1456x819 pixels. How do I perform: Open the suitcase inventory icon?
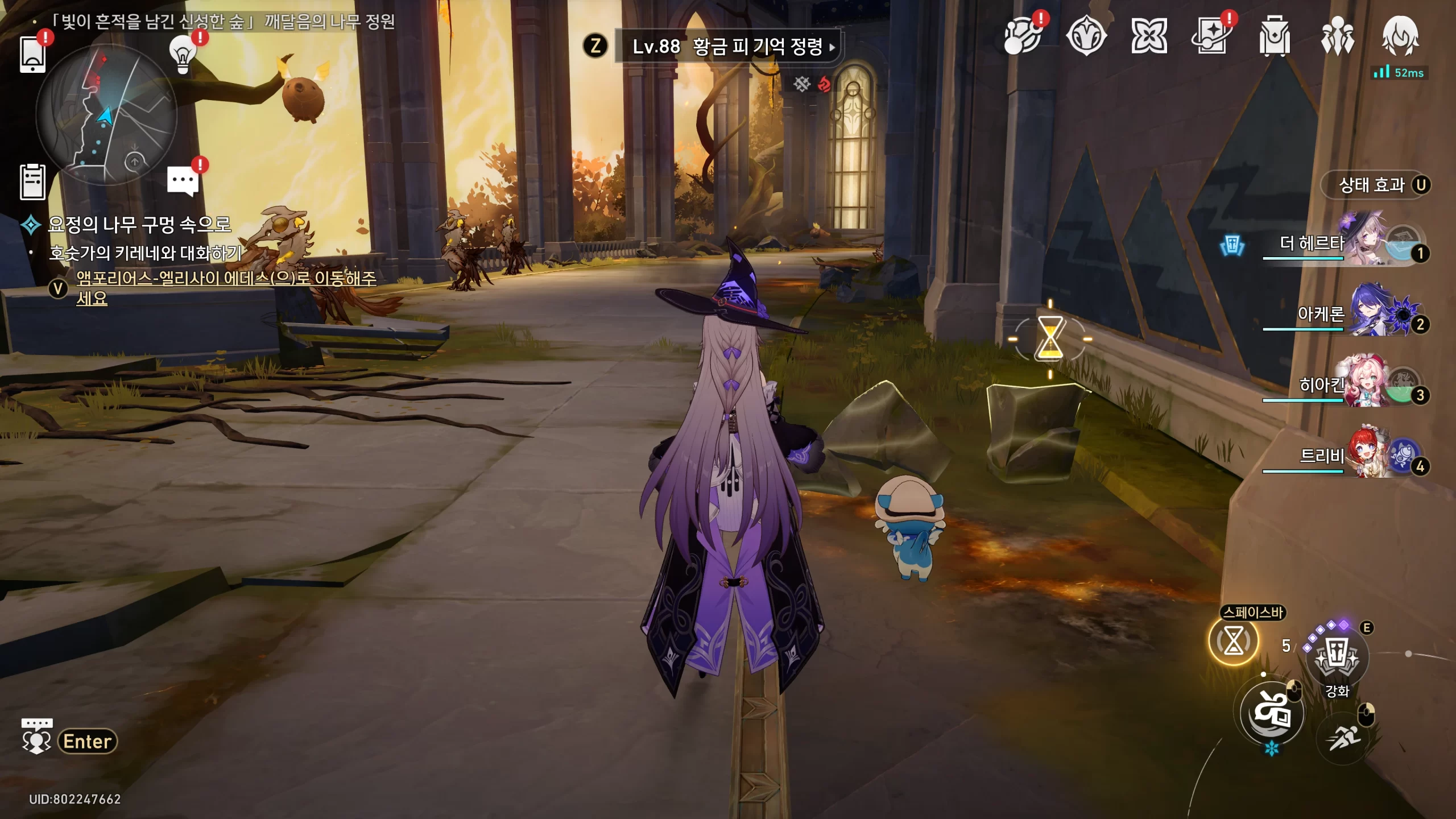[x=1274, y=37]
